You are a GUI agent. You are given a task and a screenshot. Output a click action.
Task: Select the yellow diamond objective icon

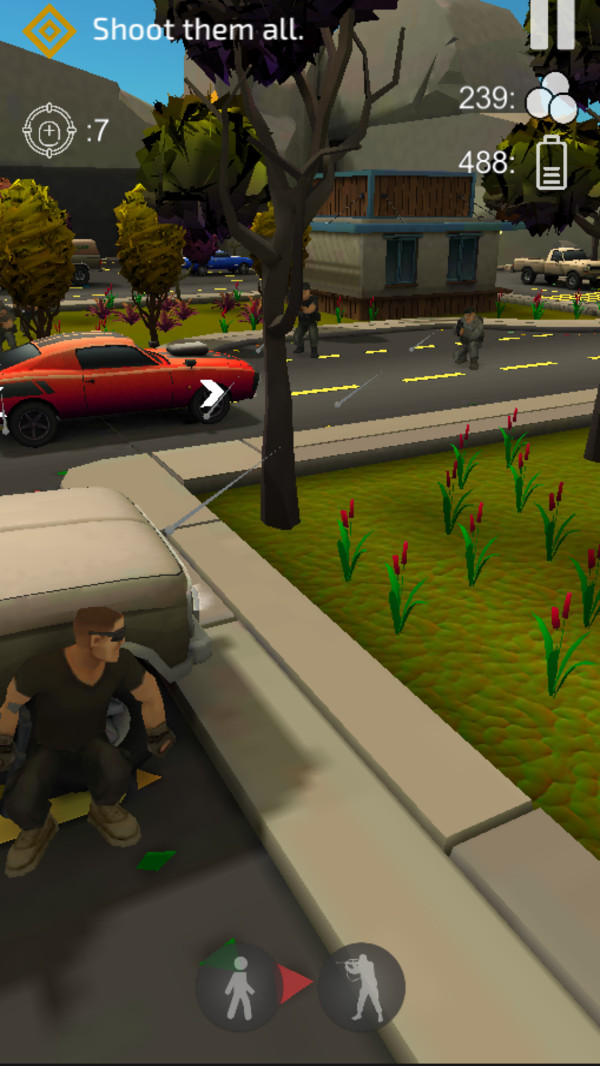tap(49, 30)
